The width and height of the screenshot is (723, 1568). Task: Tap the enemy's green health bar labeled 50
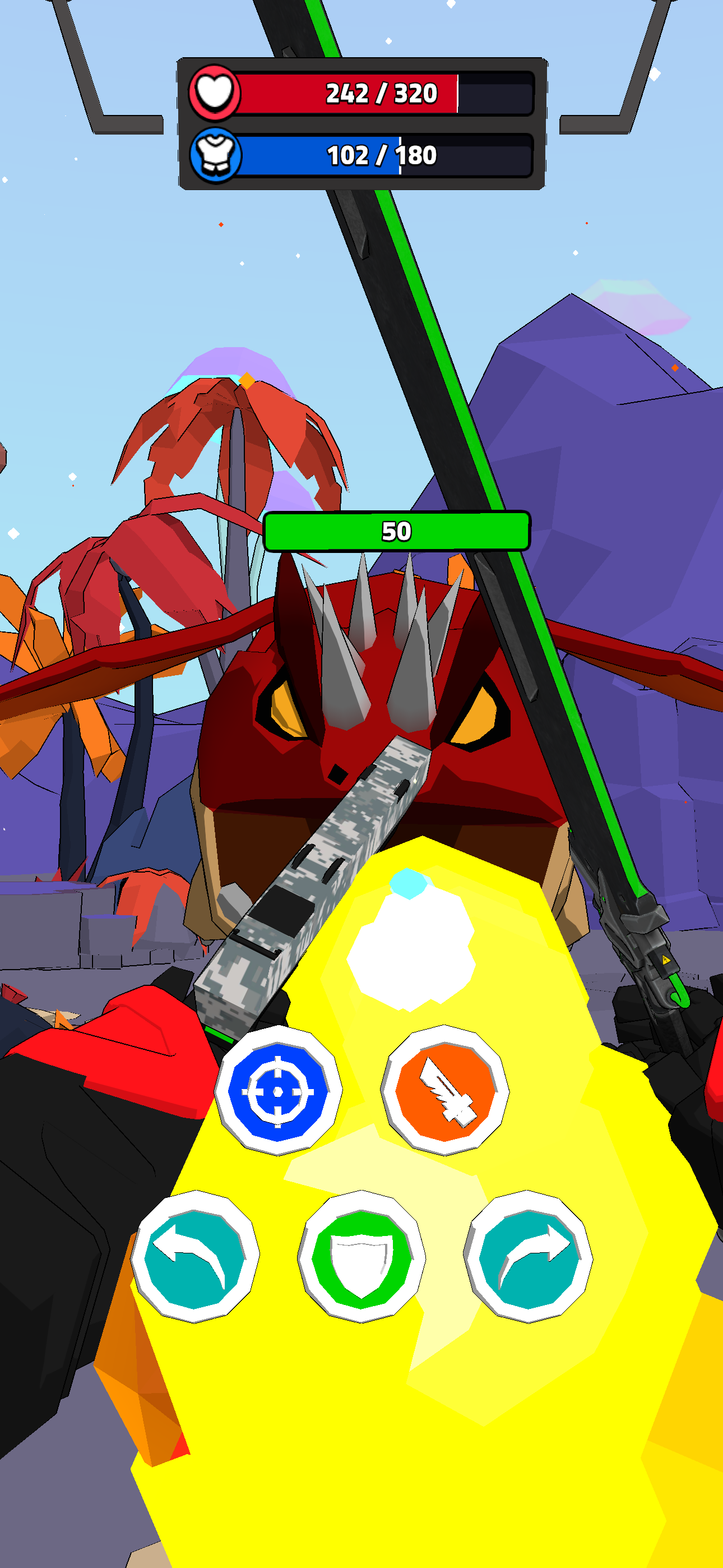(397, 529)
